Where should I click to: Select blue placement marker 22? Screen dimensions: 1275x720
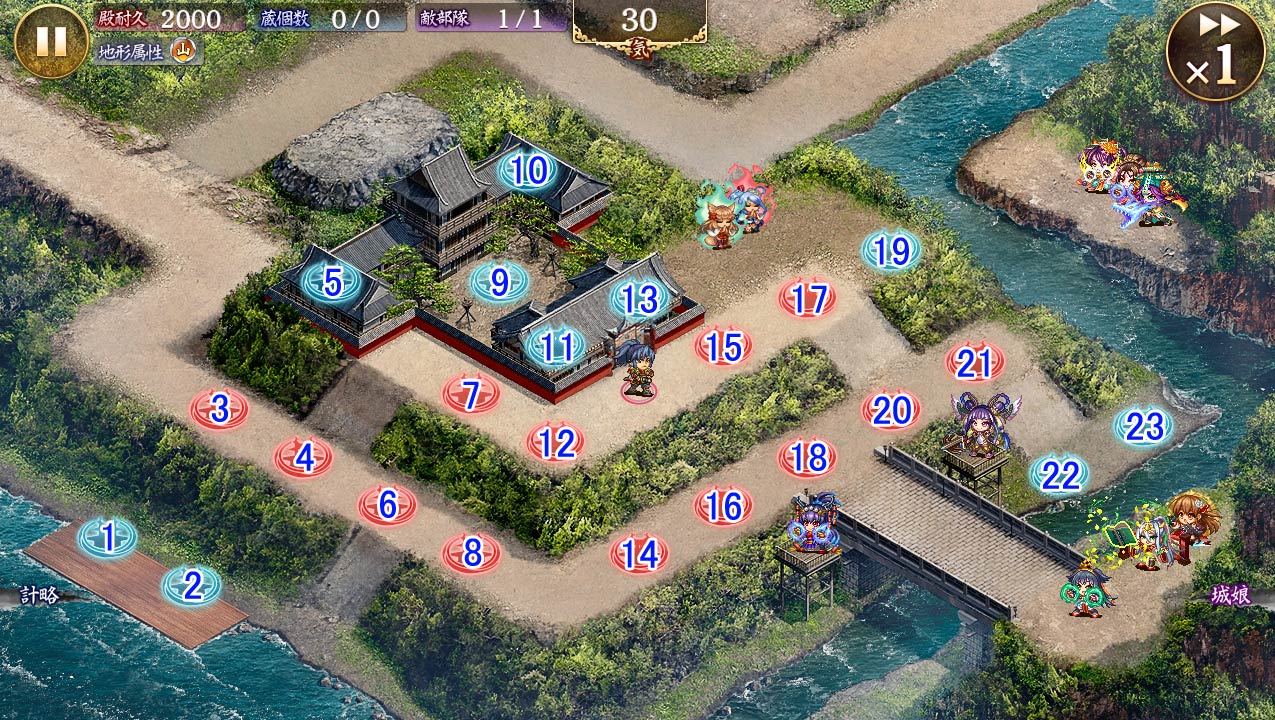(x=1060, y=475)
